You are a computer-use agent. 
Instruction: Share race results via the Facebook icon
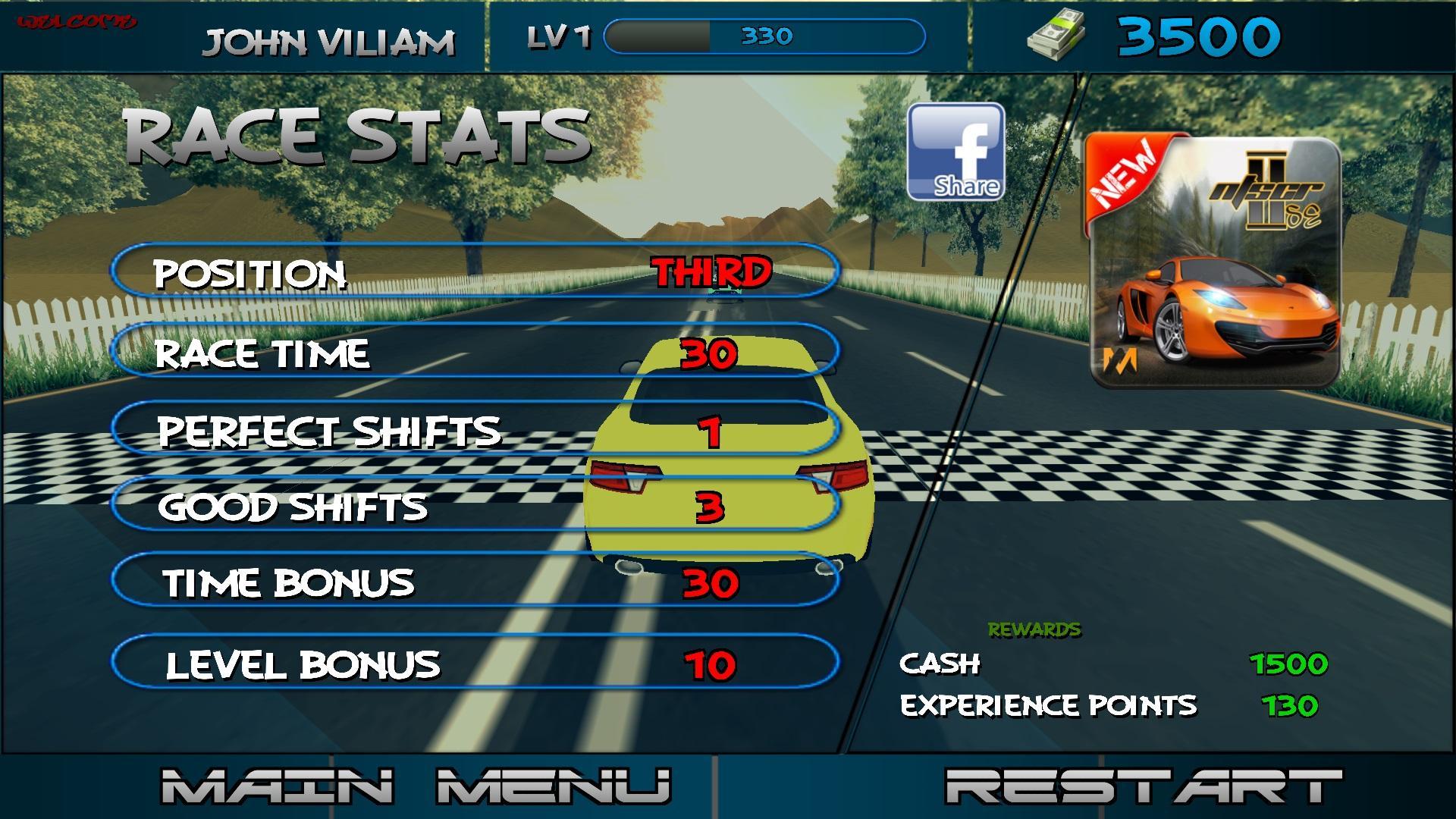click(957, 152)
